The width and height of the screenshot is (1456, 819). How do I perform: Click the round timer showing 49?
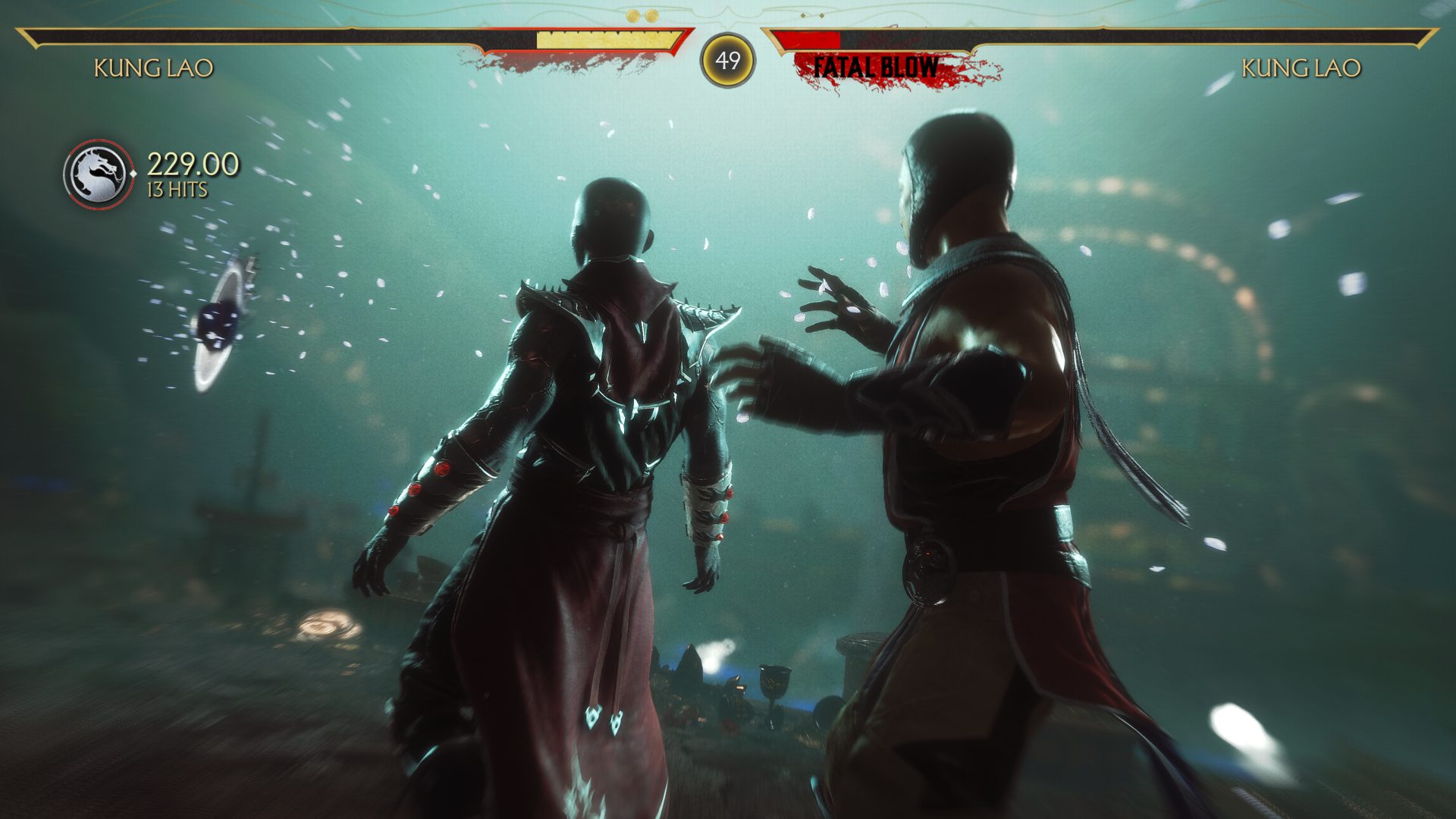coord(728,59)
